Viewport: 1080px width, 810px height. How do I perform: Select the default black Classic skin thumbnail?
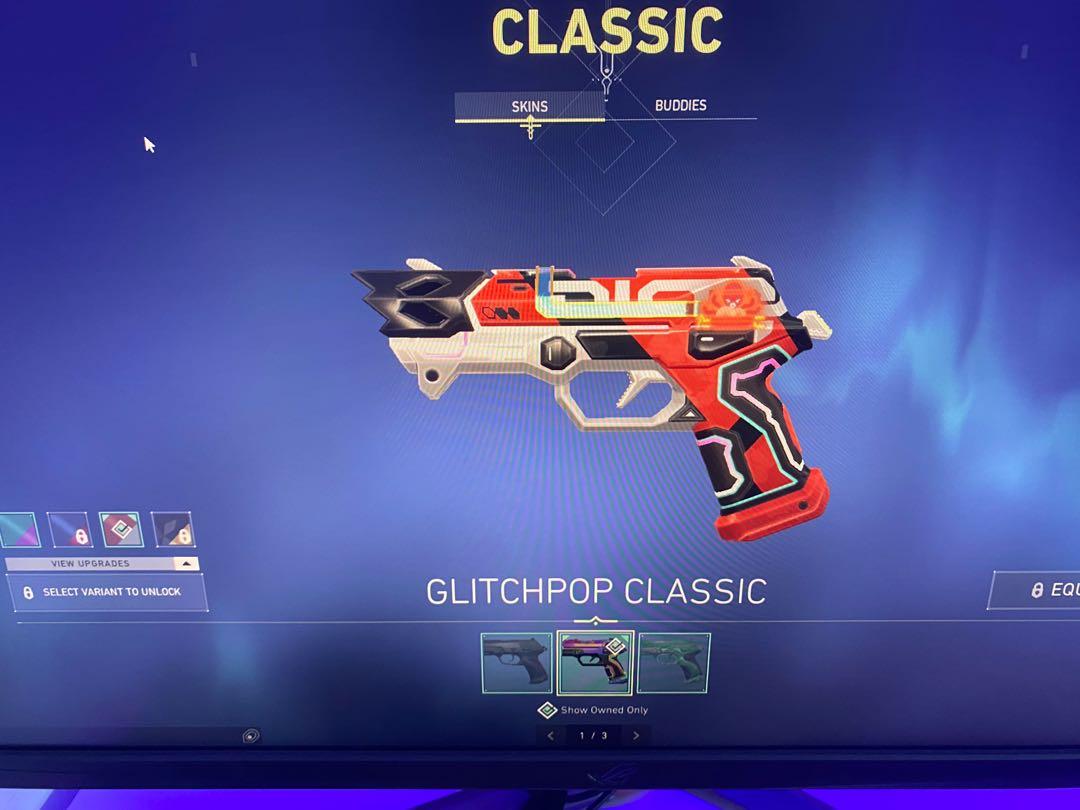coord(516,662)
